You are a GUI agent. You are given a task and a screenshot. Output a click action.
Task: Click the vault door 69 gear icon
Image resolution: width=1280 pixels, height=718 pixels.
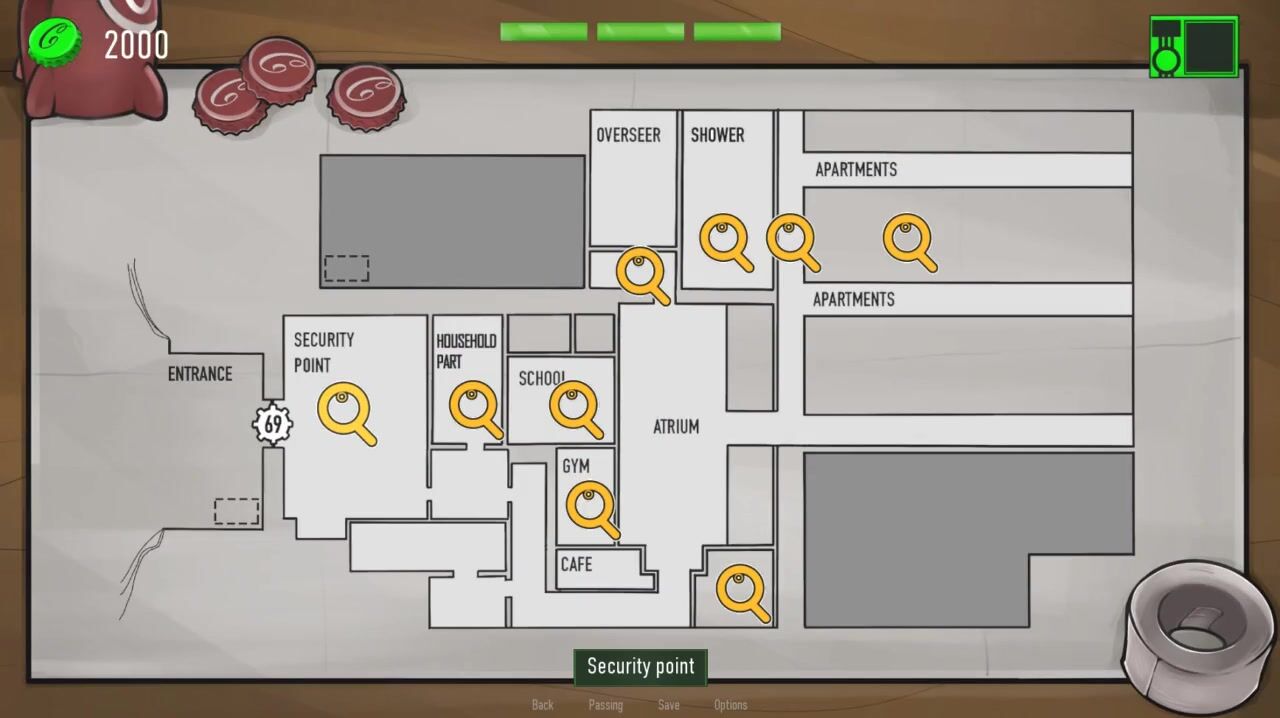point(272,423)
